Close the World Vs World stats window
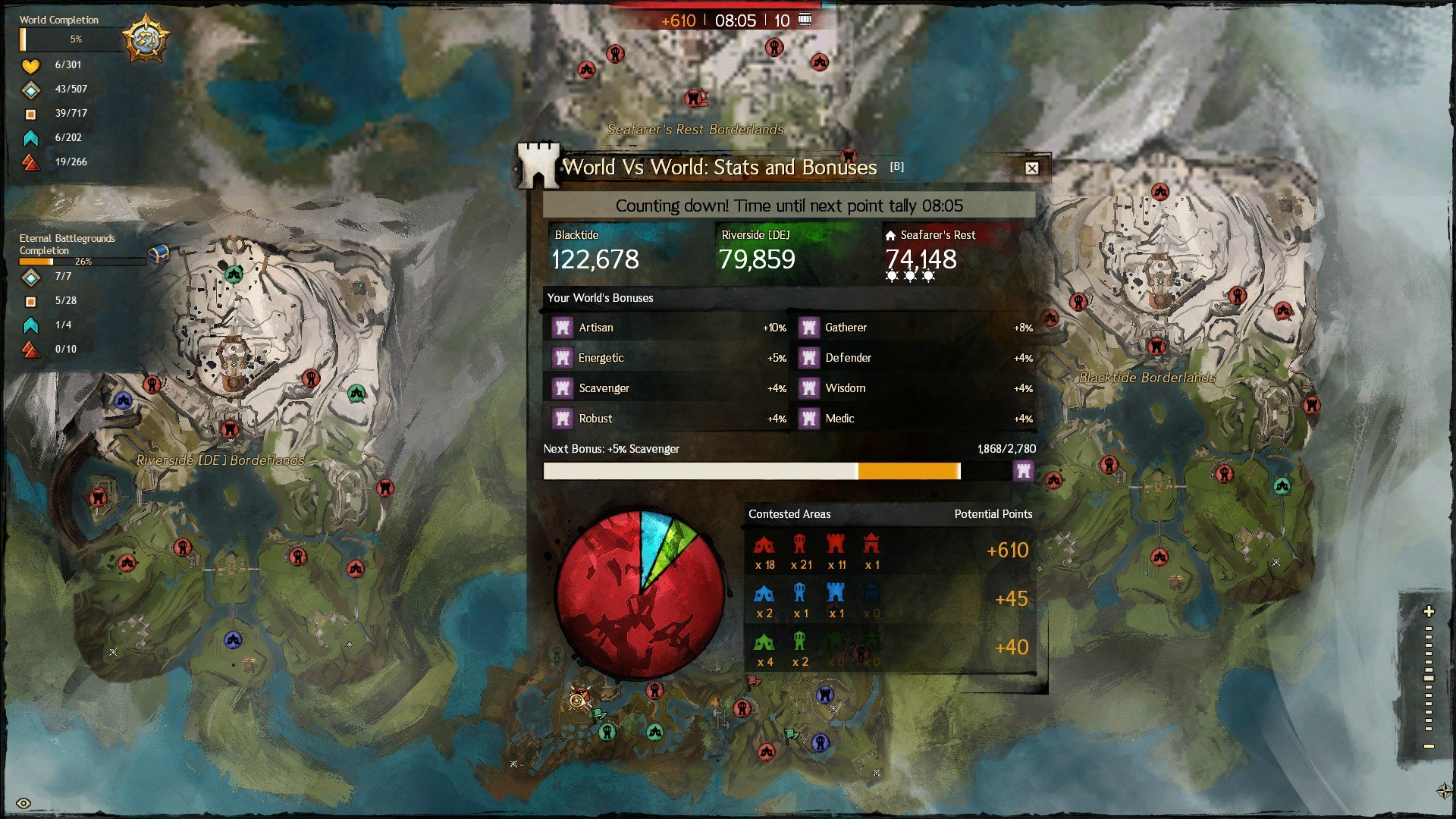This screenshot has width=1456, height=819. (x=1031, y=168)
